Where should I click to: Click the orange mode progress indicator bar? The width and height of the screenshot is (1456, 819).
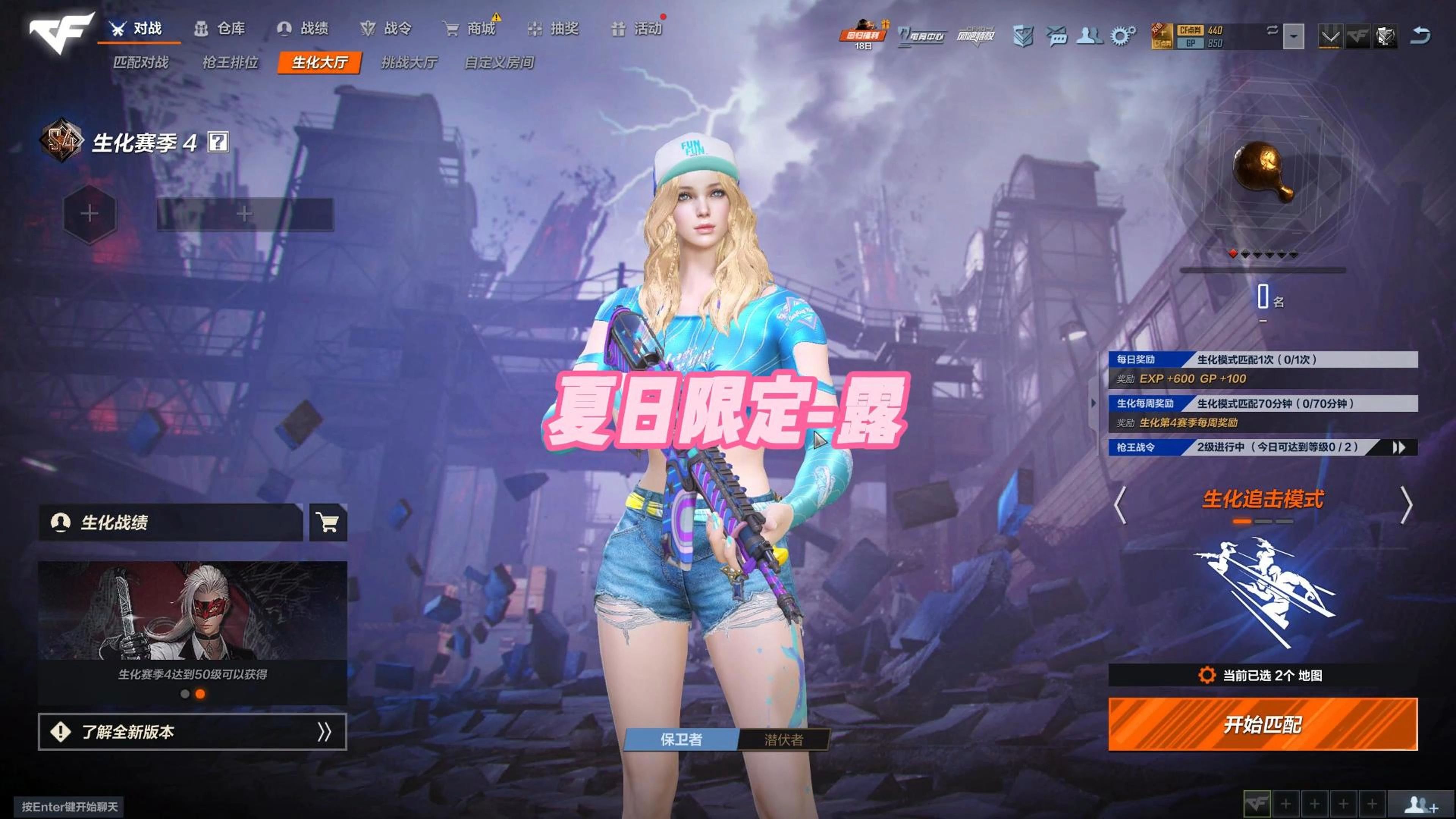click(1242, 522)
